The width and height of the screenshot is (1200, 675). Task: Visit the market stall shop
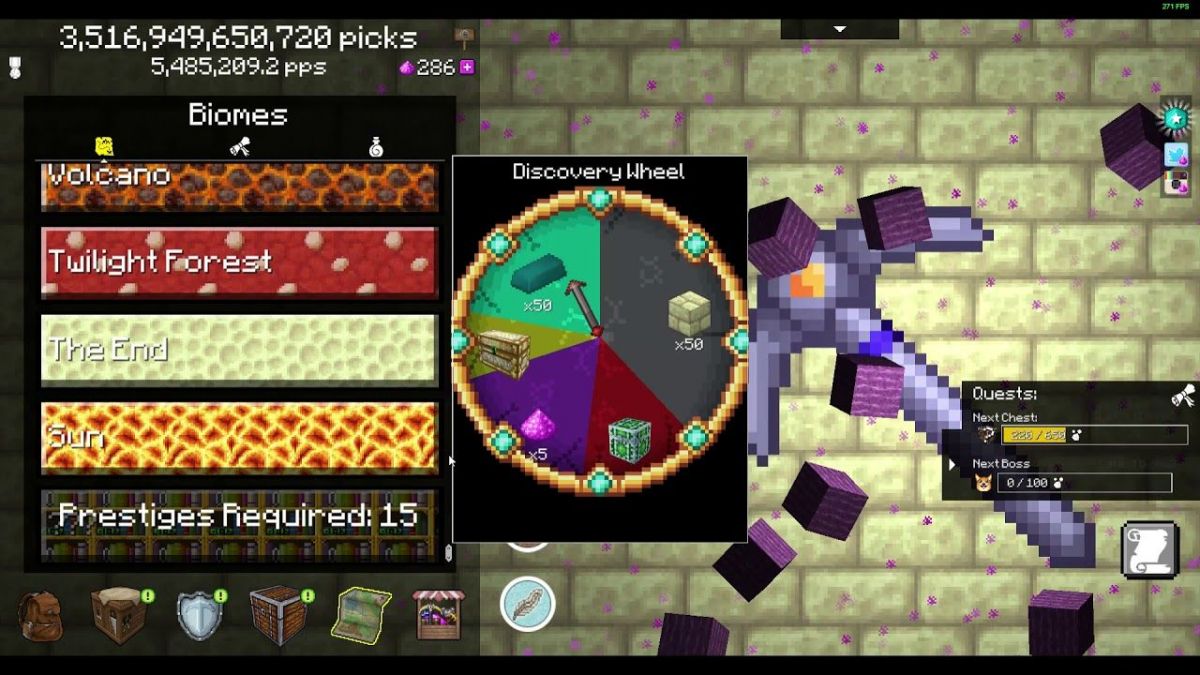[439, 614]
